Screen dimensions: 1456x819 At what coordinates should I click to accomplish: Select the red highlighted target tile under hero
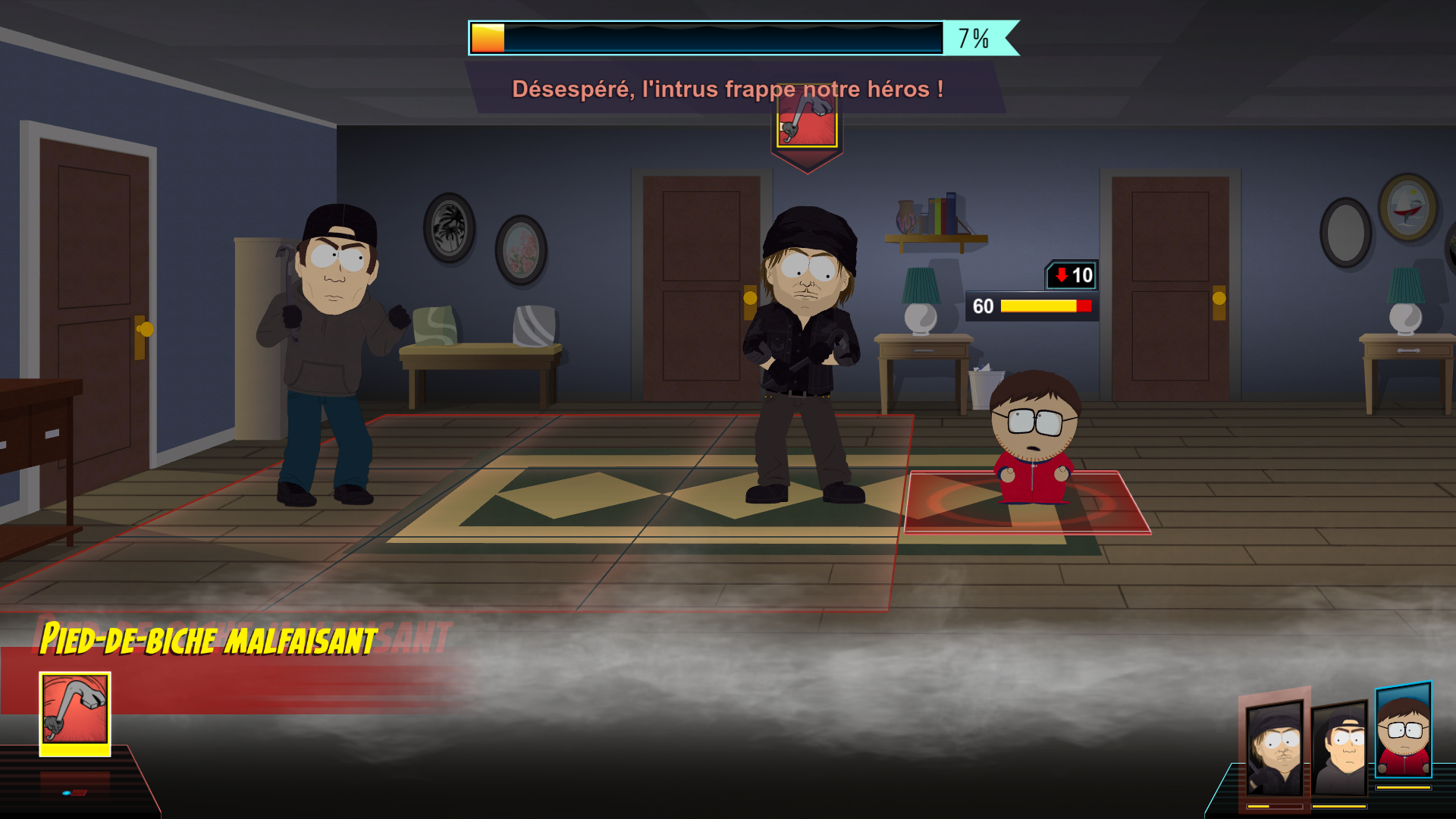[x=1027, y=503]
